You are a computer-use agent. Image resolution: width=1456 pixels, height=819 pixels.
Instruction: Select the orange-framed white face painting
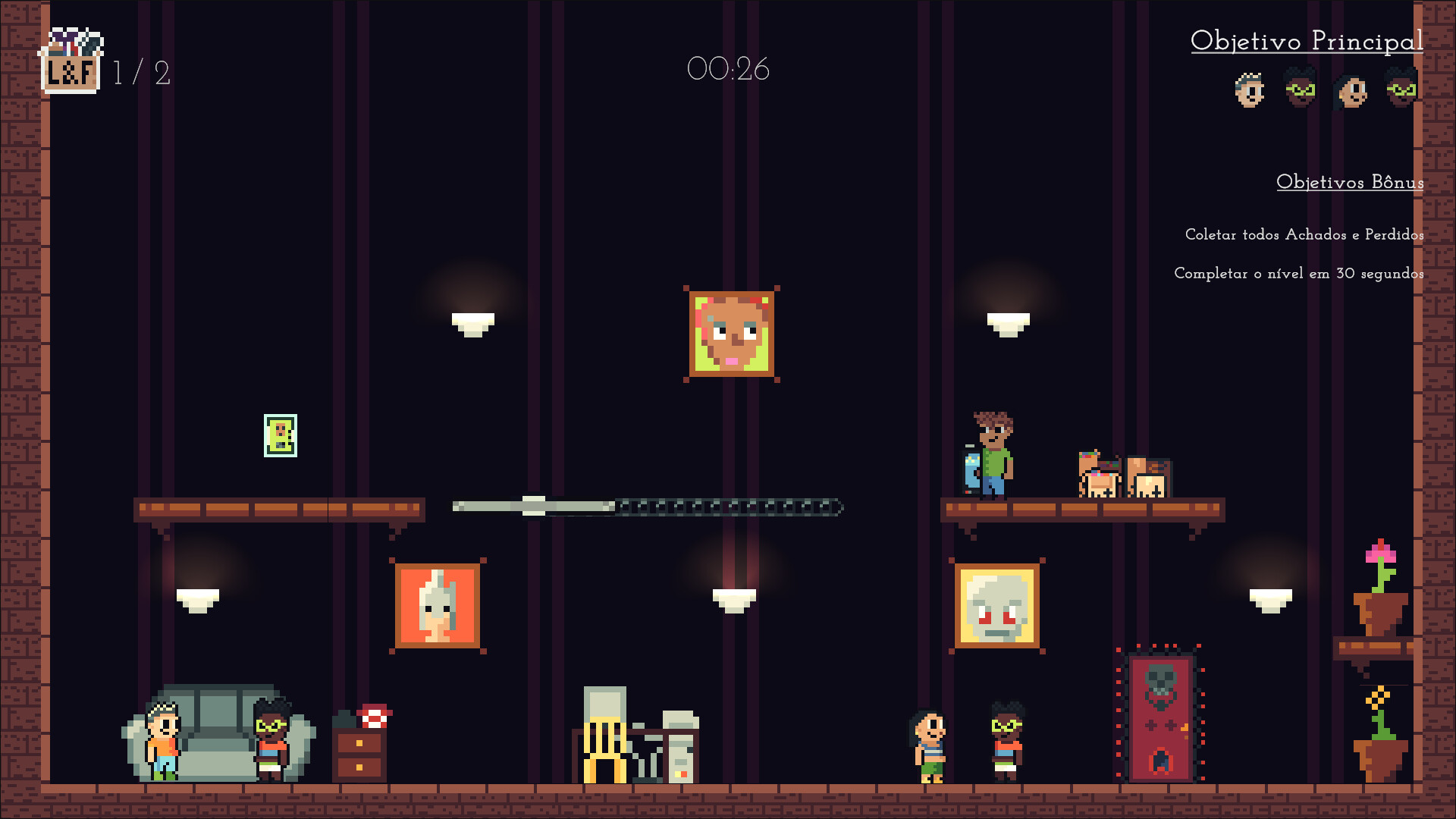point(438,603)
